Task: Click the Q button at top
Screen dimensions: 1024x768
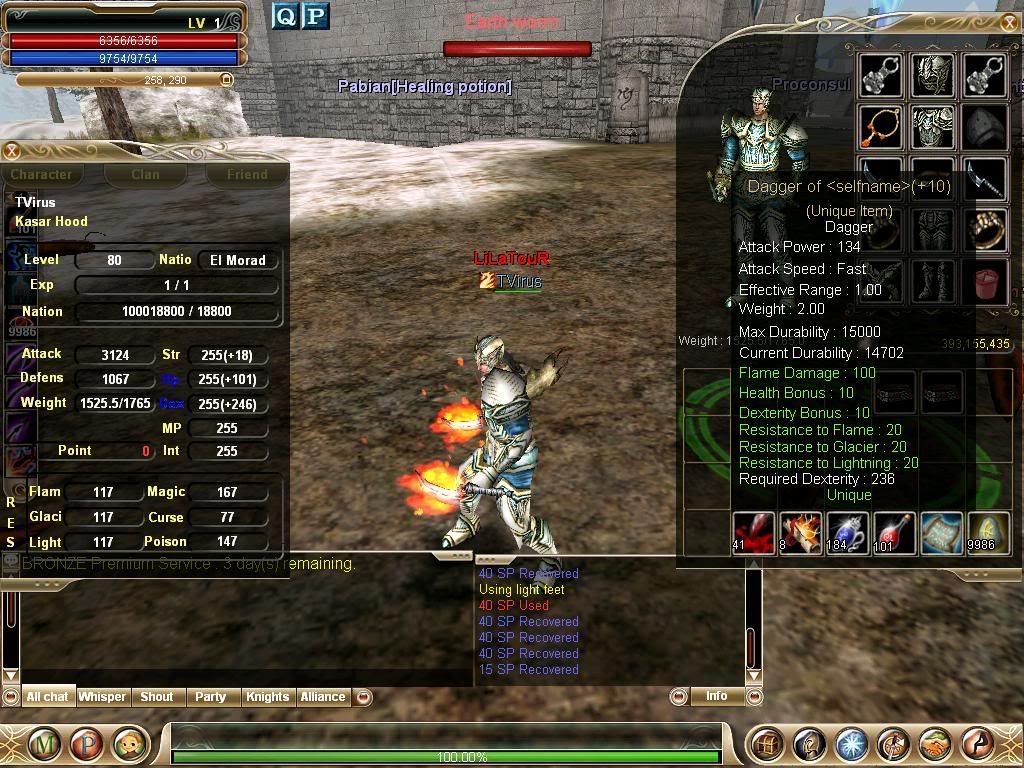Action: pyautogui.click(x=285, y=16)
